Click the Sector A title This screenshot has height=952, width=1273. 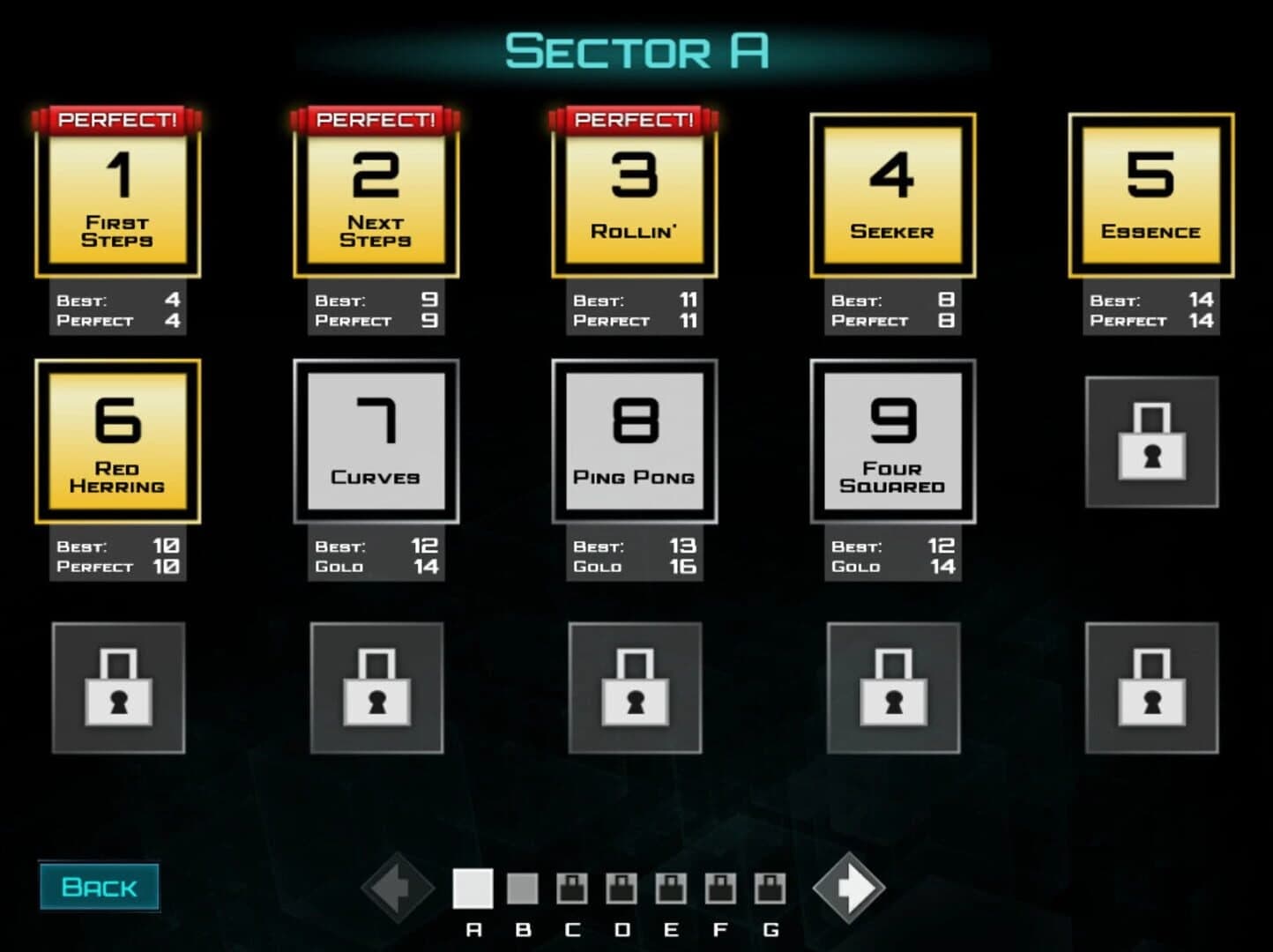[x=636, y=51]
